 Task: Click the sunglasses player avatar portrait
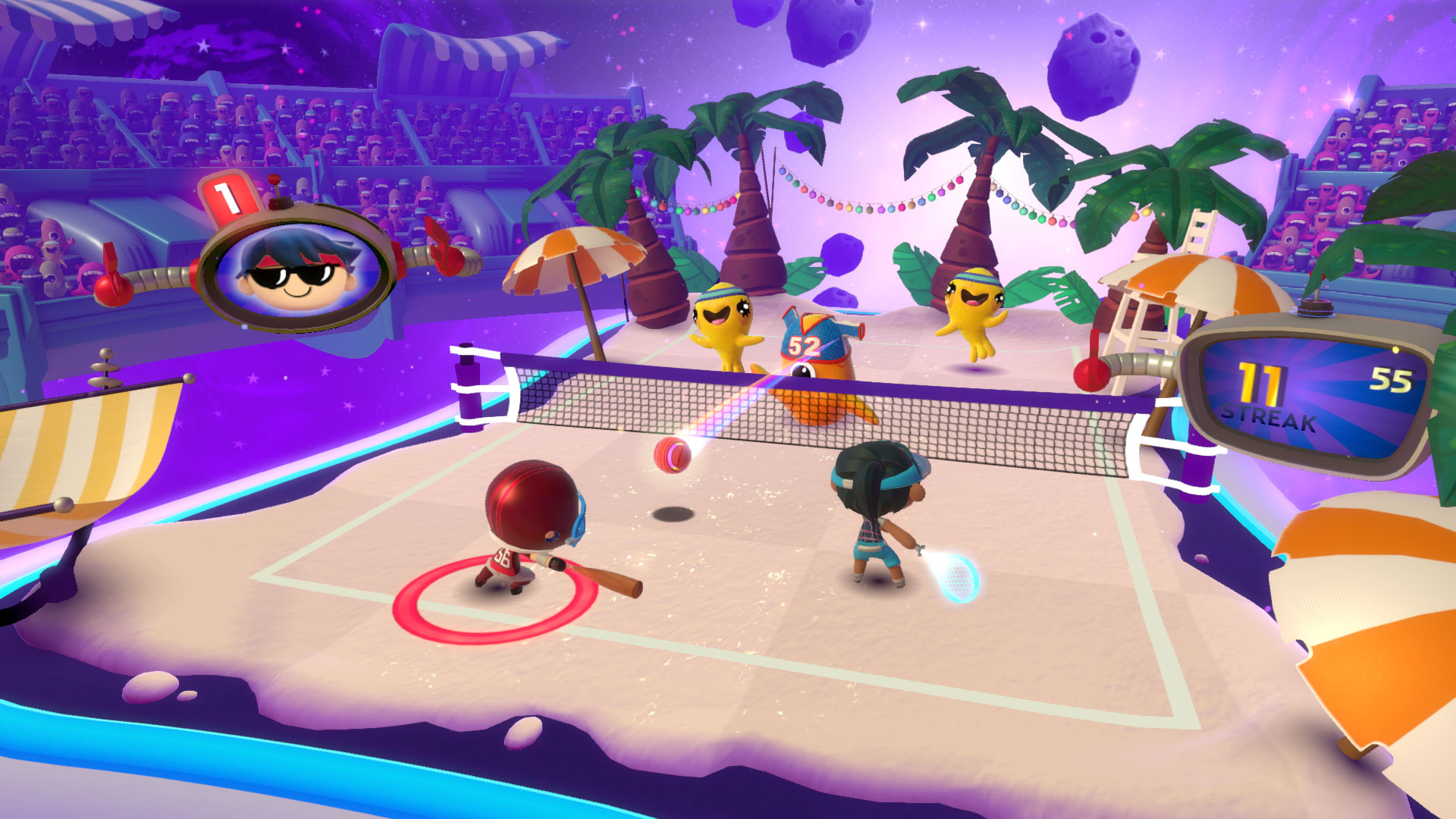click(297, 268)
